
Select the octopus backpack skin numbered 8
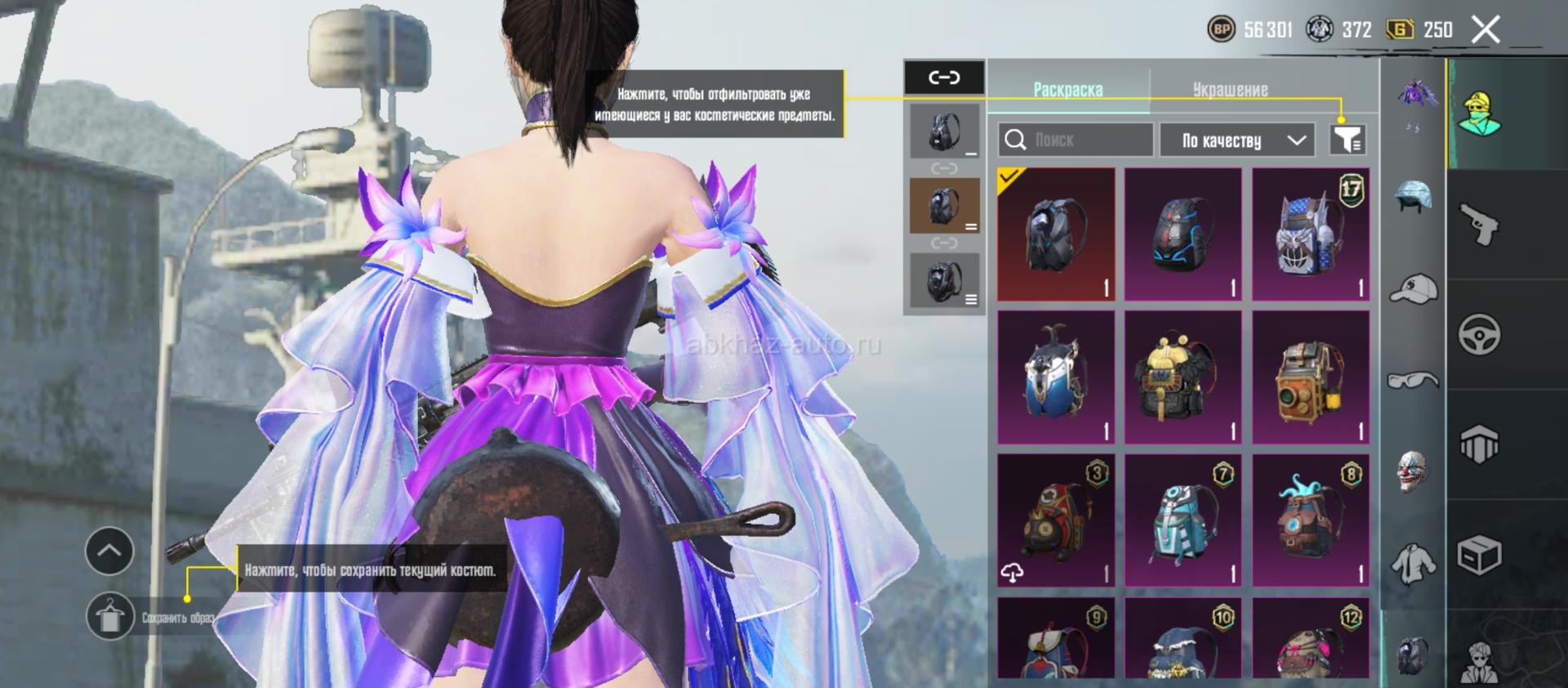1310,520
